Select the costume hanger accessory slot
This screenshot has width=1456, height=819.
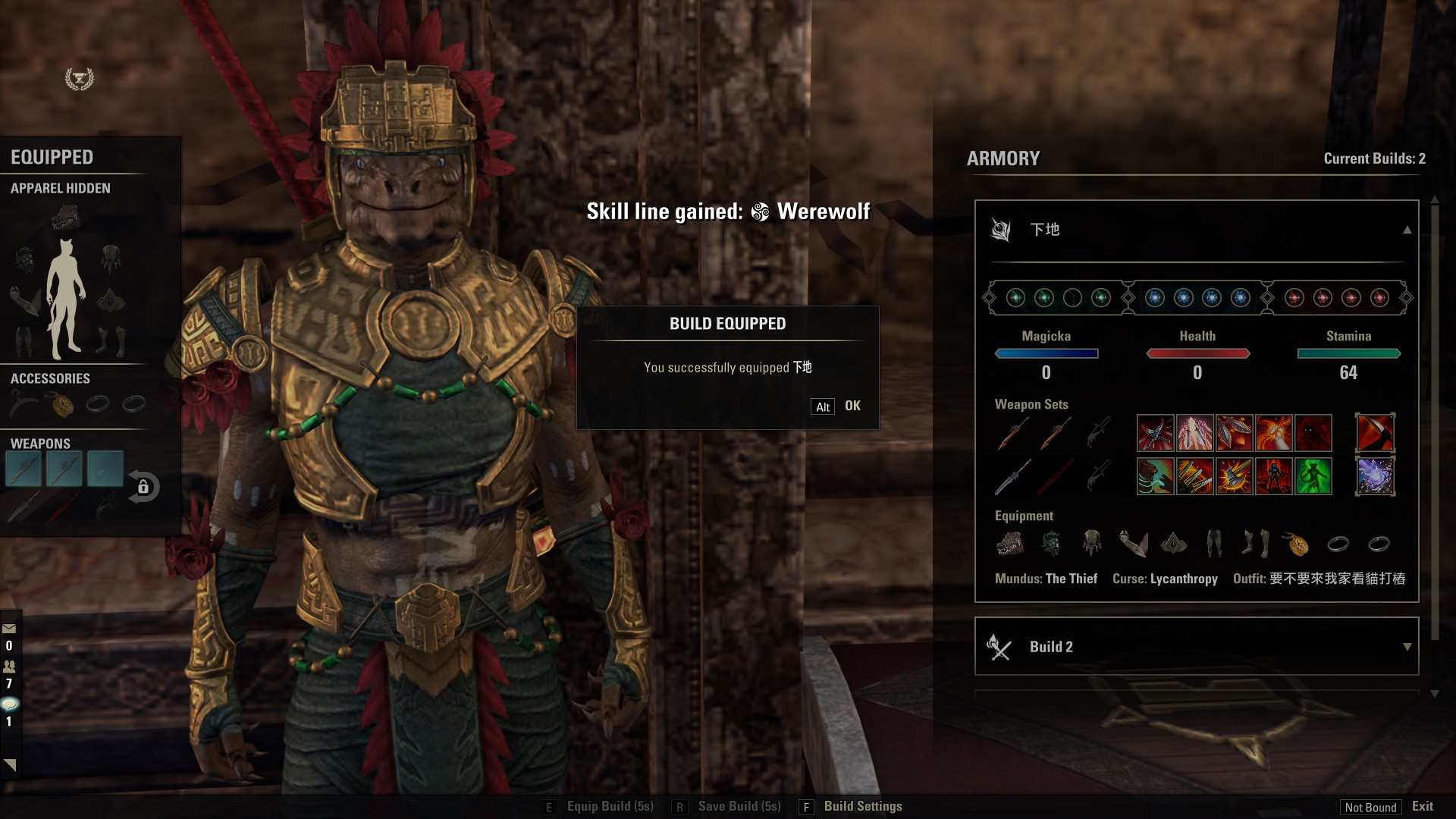(24, 404)
